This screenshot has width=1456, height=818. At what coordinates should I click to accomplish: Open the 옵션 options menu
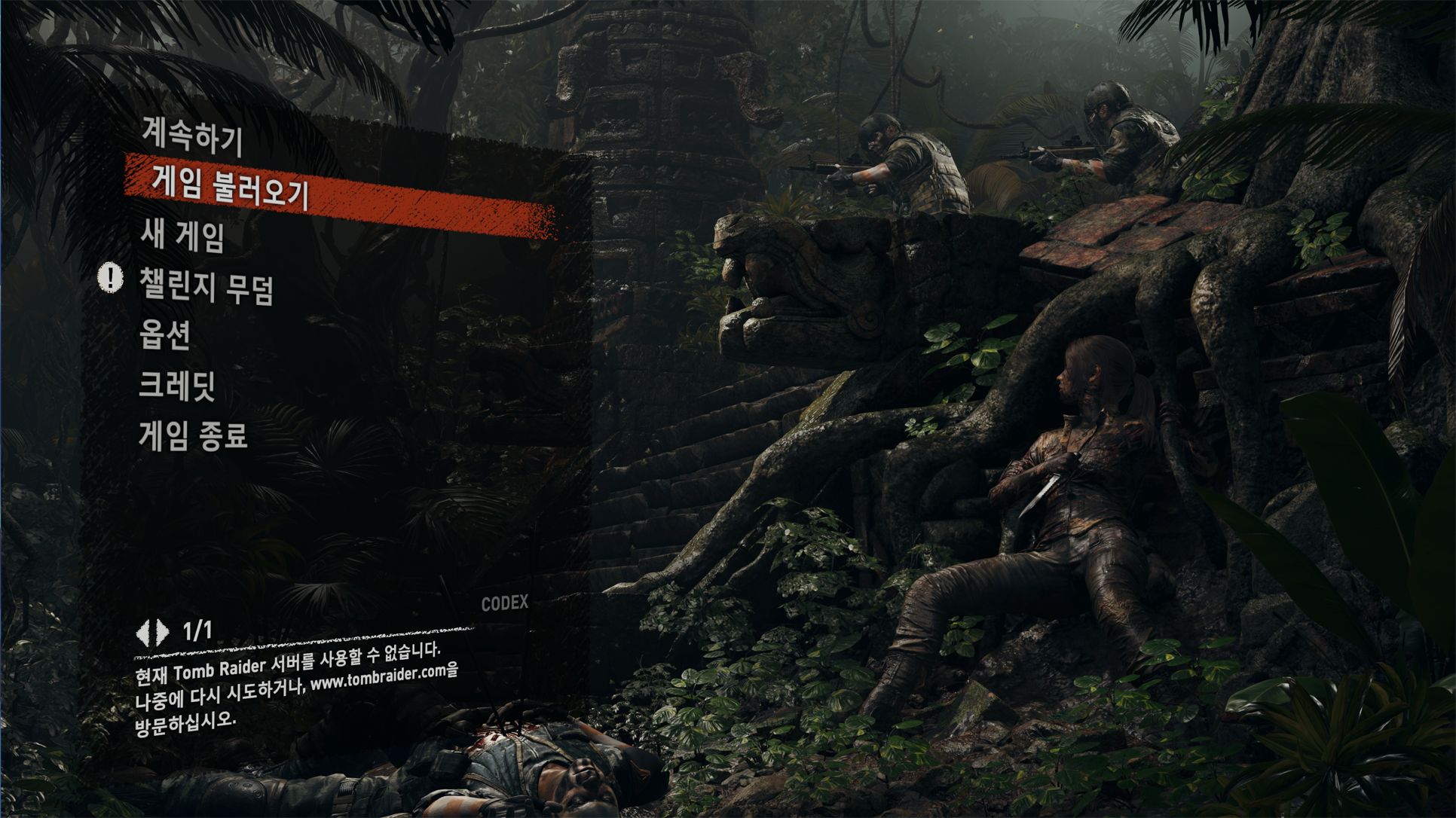coord(164,334)
